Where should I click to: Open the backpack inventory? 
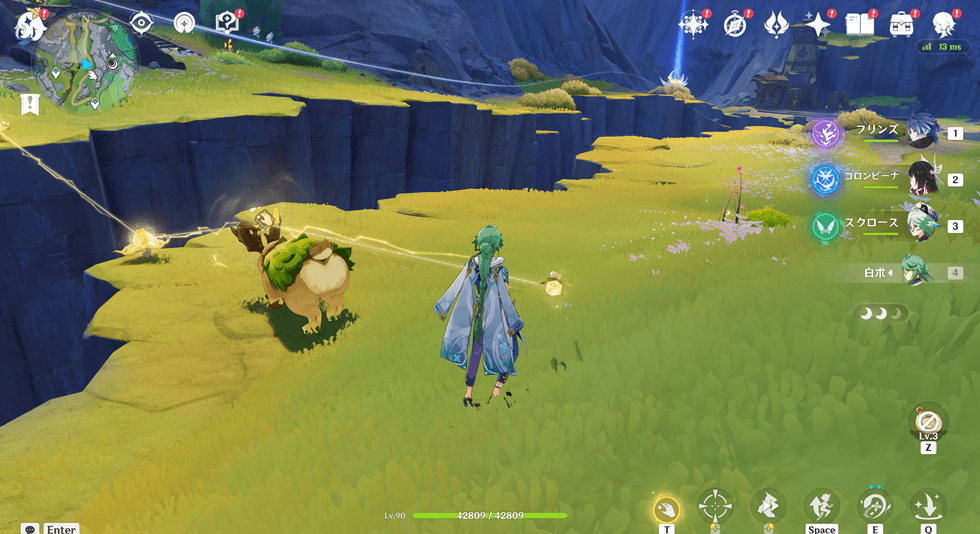[902, 24]
